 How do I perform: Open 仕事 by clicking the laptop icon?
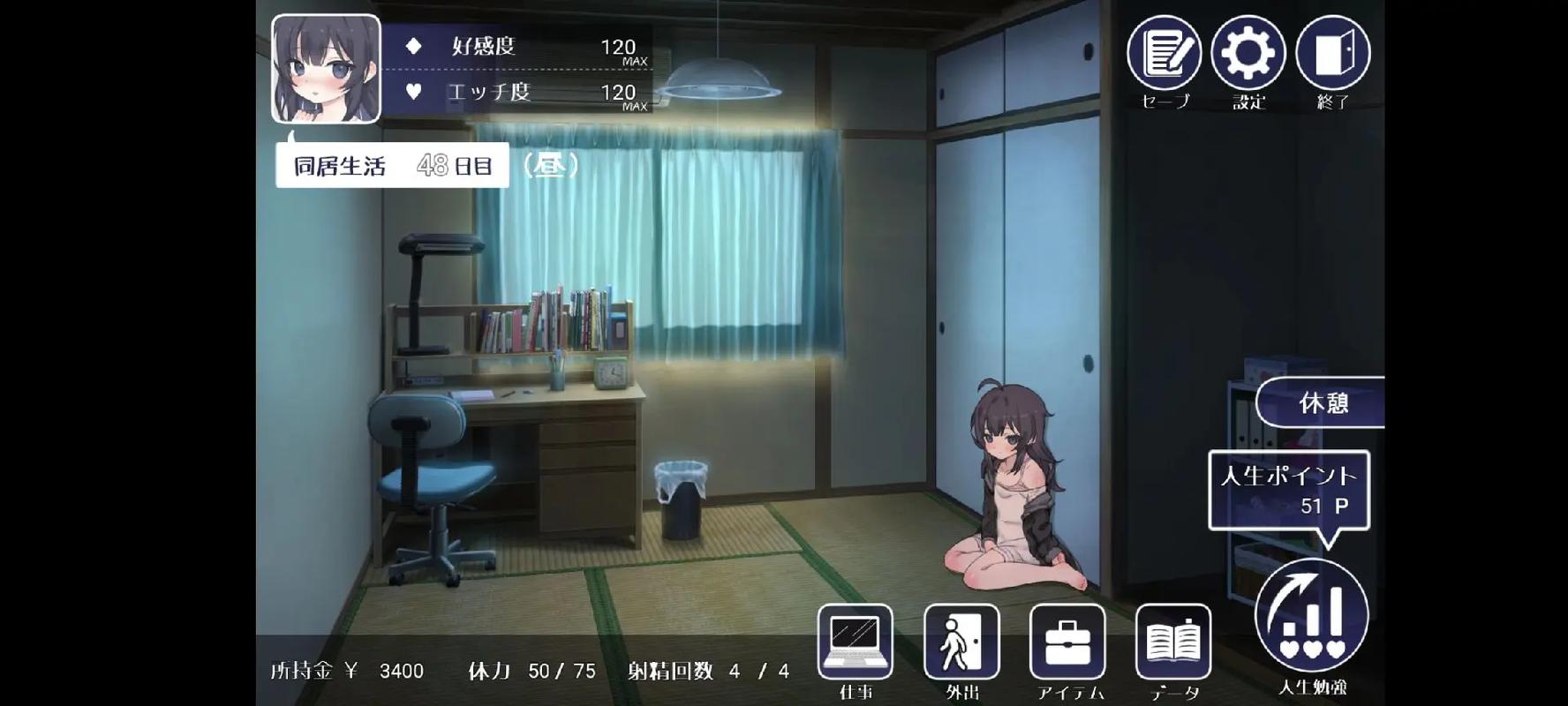856,642
